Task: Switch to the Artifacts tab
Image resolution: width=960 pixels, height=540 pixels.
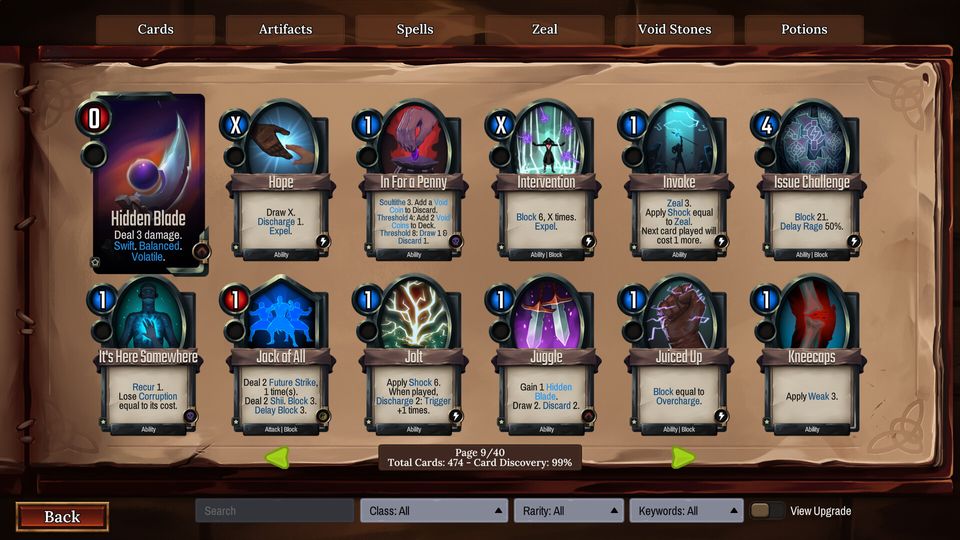Action: click(285, 29)
